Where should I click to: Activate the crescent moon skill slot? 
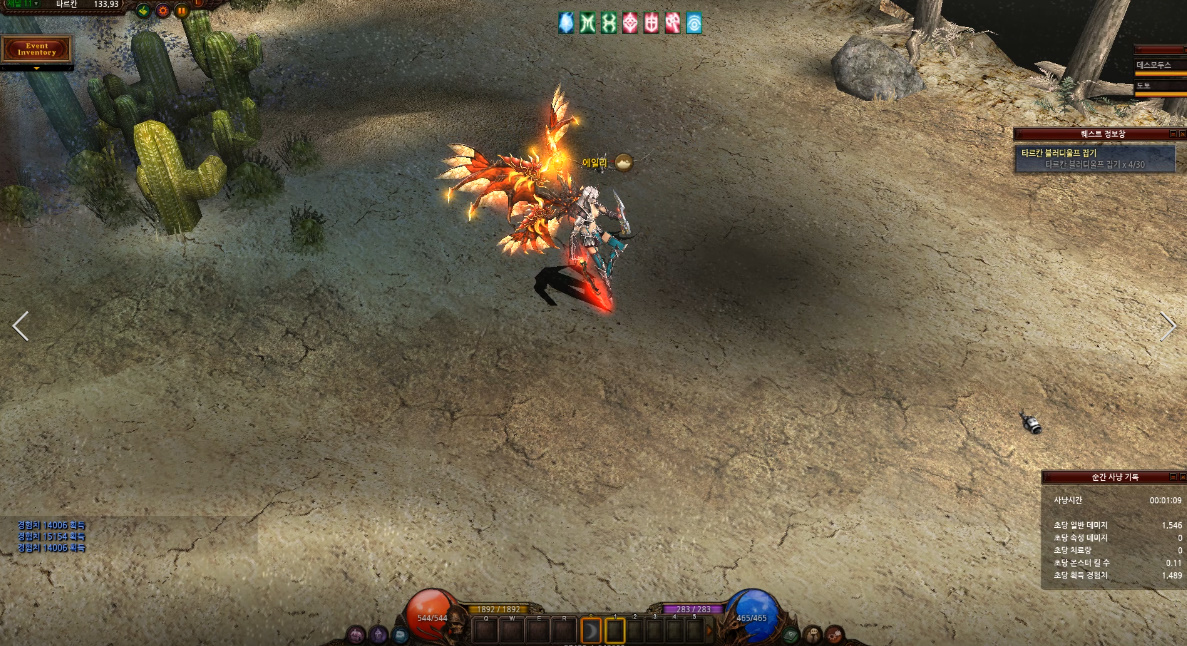pos(591,630)
